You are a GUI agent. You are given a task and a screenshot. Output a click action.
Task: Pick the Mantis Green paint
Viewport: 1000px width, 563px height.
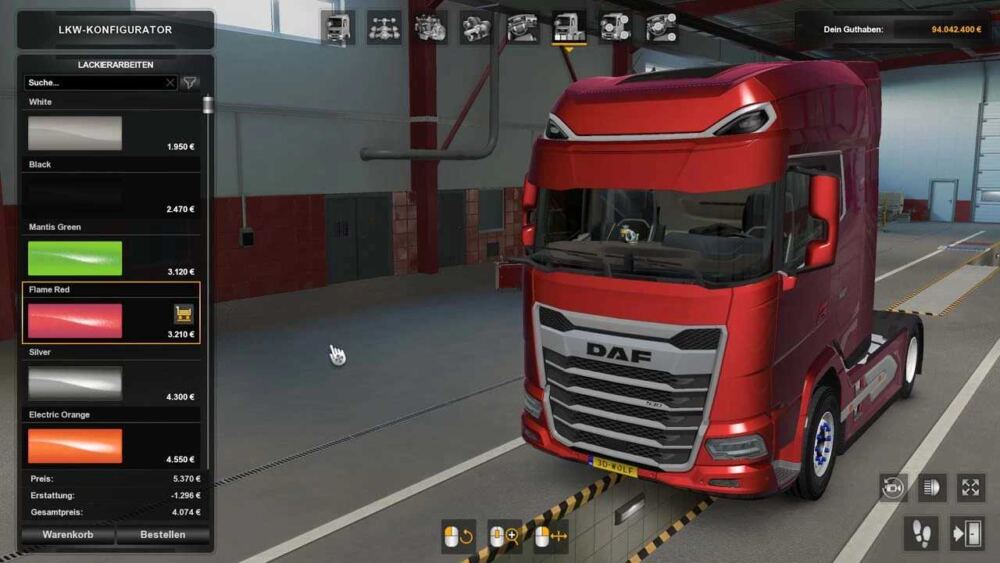[75, 258]
